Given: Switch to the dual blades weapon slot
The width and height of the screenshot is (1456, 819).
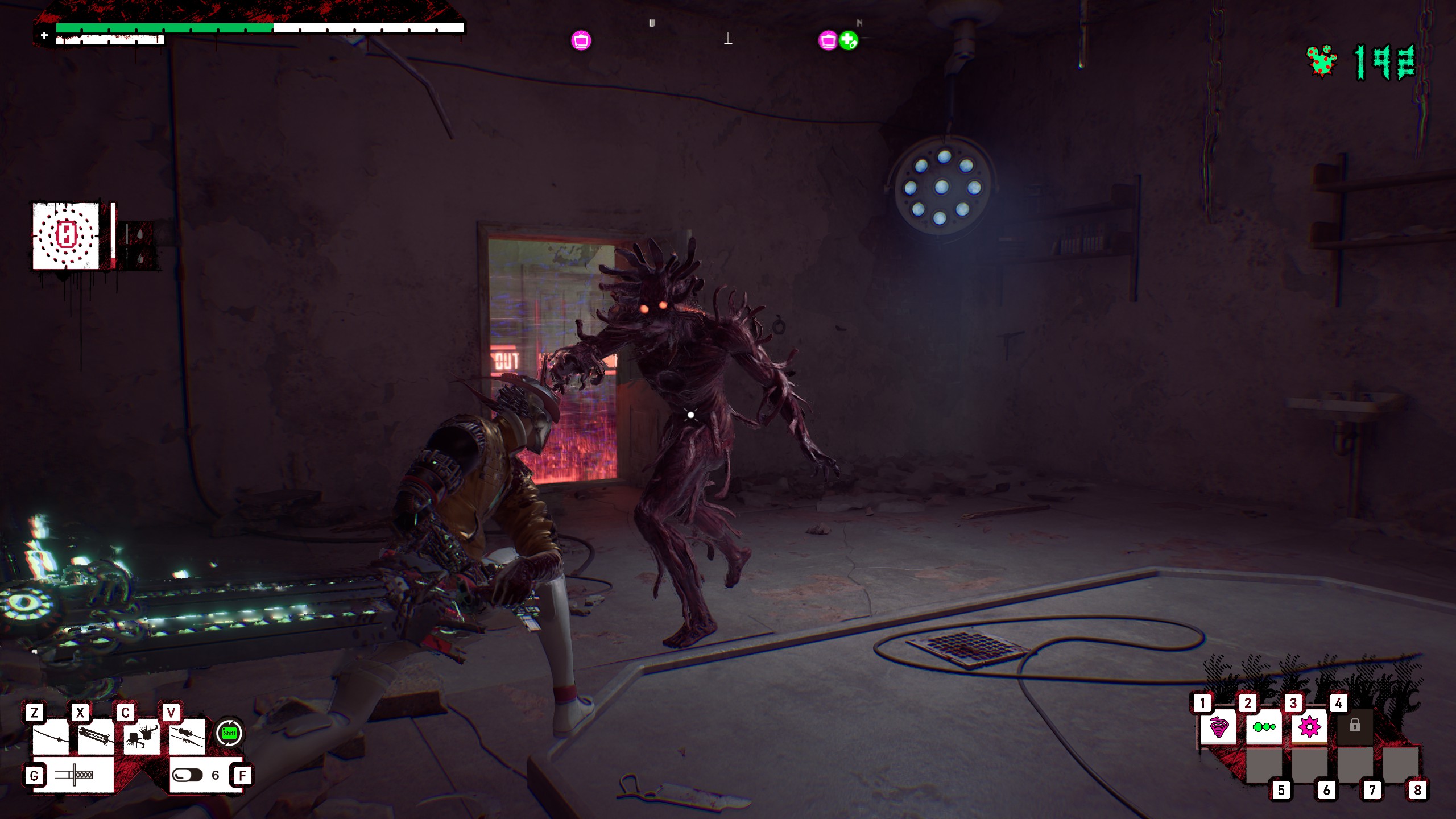Looking at the screenshot, I should [187, 738].
